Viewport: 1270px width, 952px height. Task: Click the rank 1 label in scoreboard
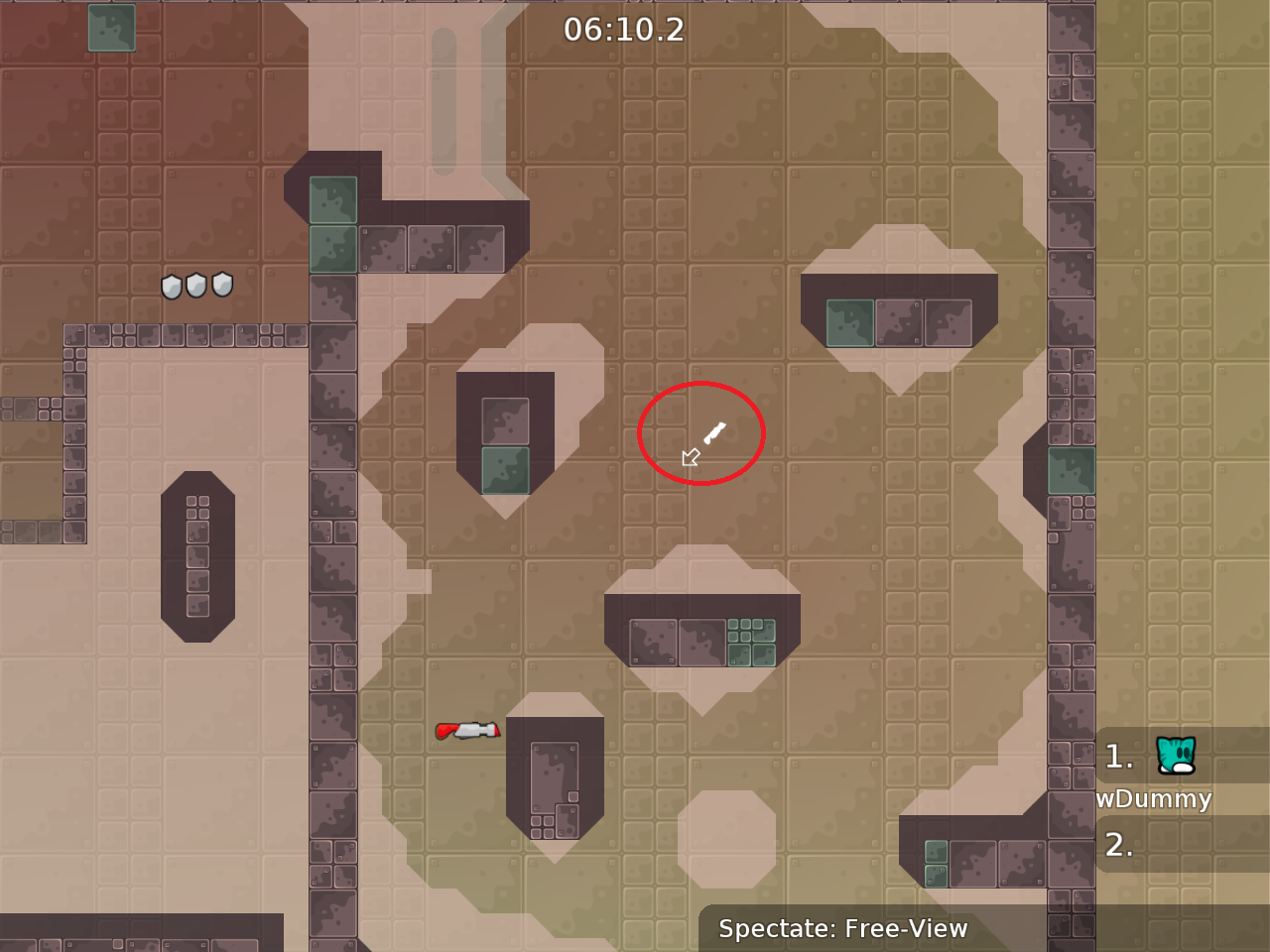point(1118,757)
